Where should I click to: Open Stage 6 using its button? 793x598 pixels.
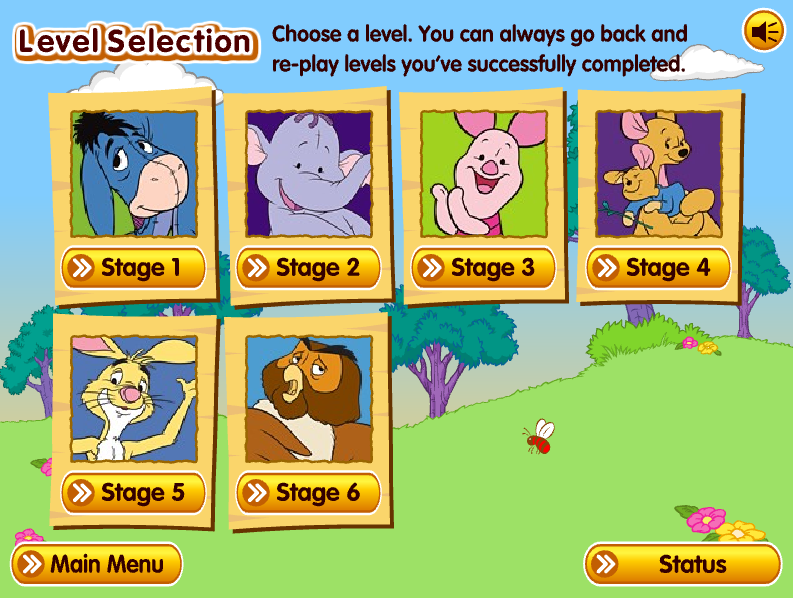pos(308,492)
